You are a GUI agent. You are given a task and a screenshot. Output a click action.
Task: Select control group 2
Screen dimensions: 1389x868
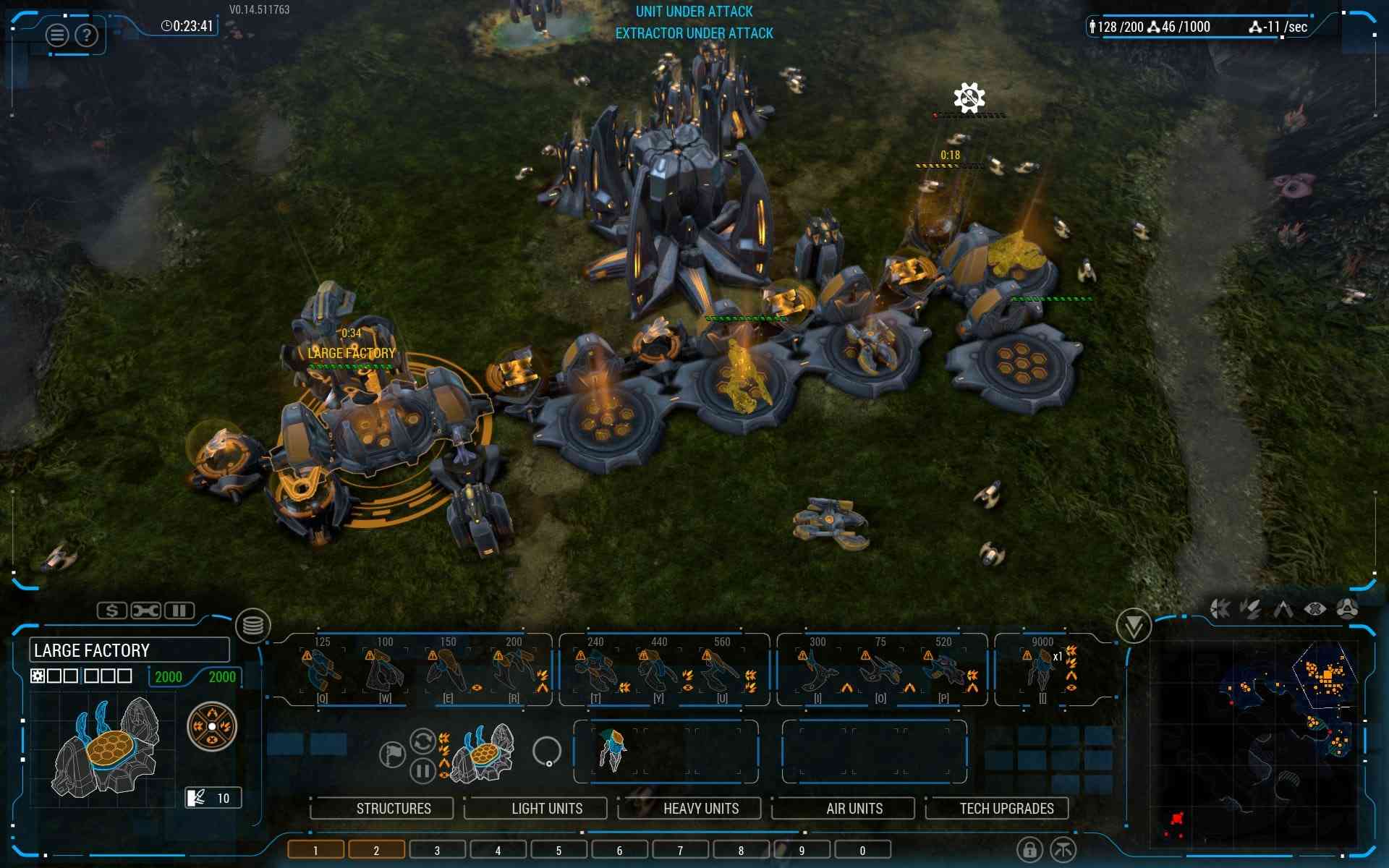376,850
